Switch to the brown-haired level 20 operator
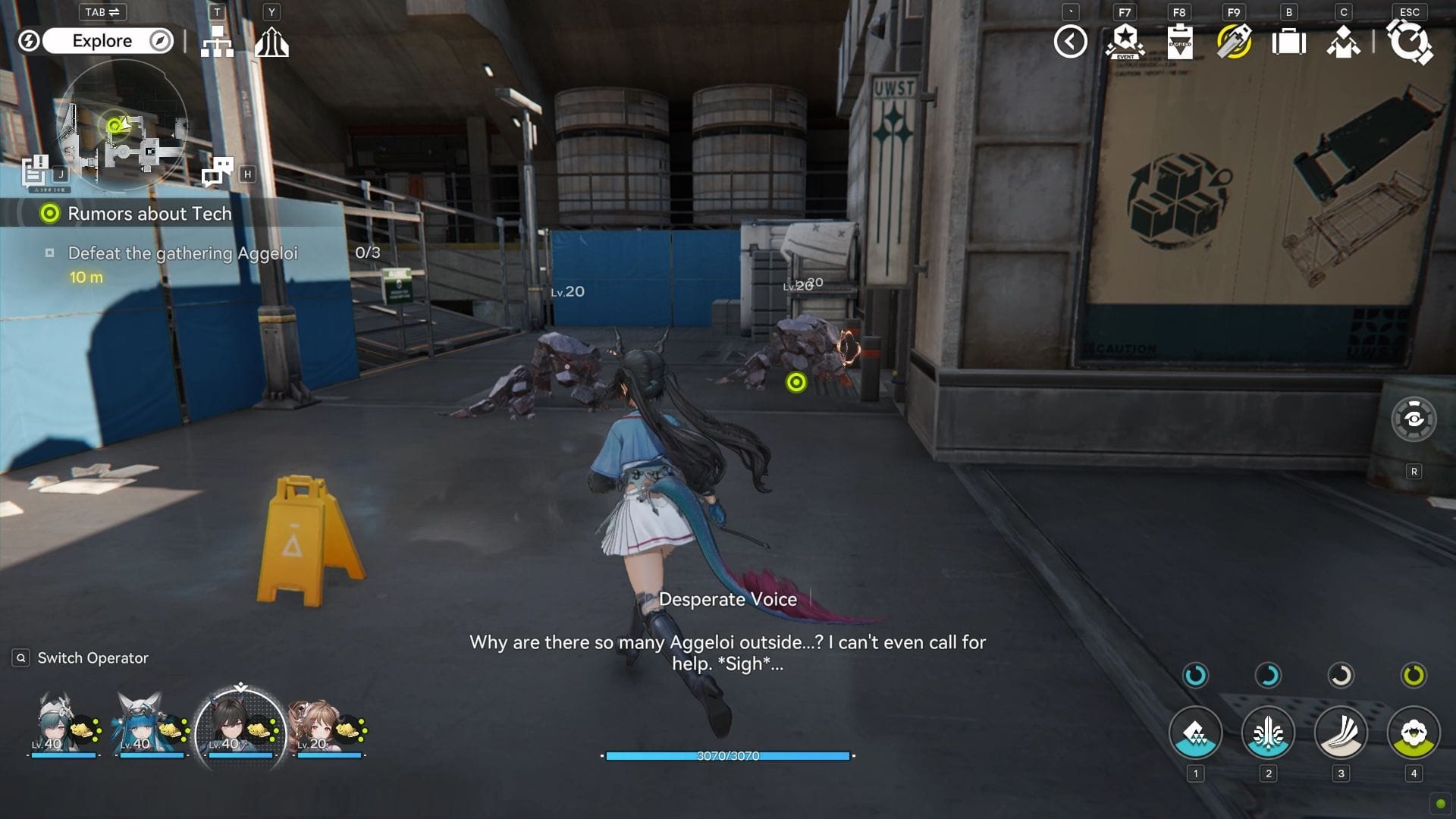 312,724
